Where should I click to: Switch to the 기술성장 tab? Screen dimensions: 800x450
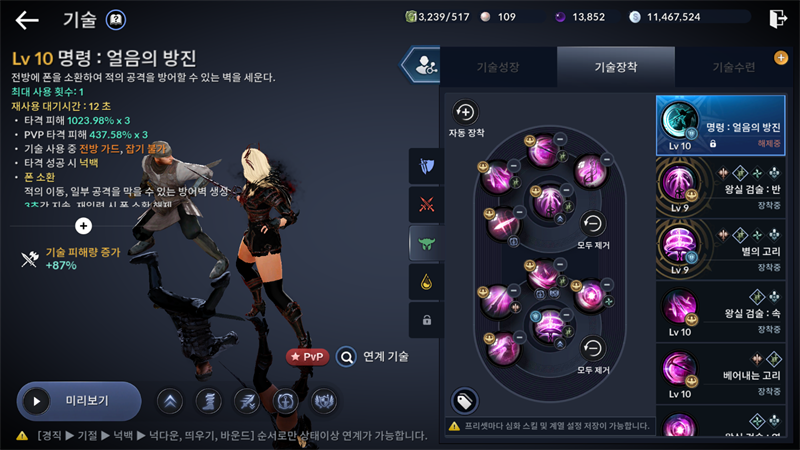tap(497, 67)
